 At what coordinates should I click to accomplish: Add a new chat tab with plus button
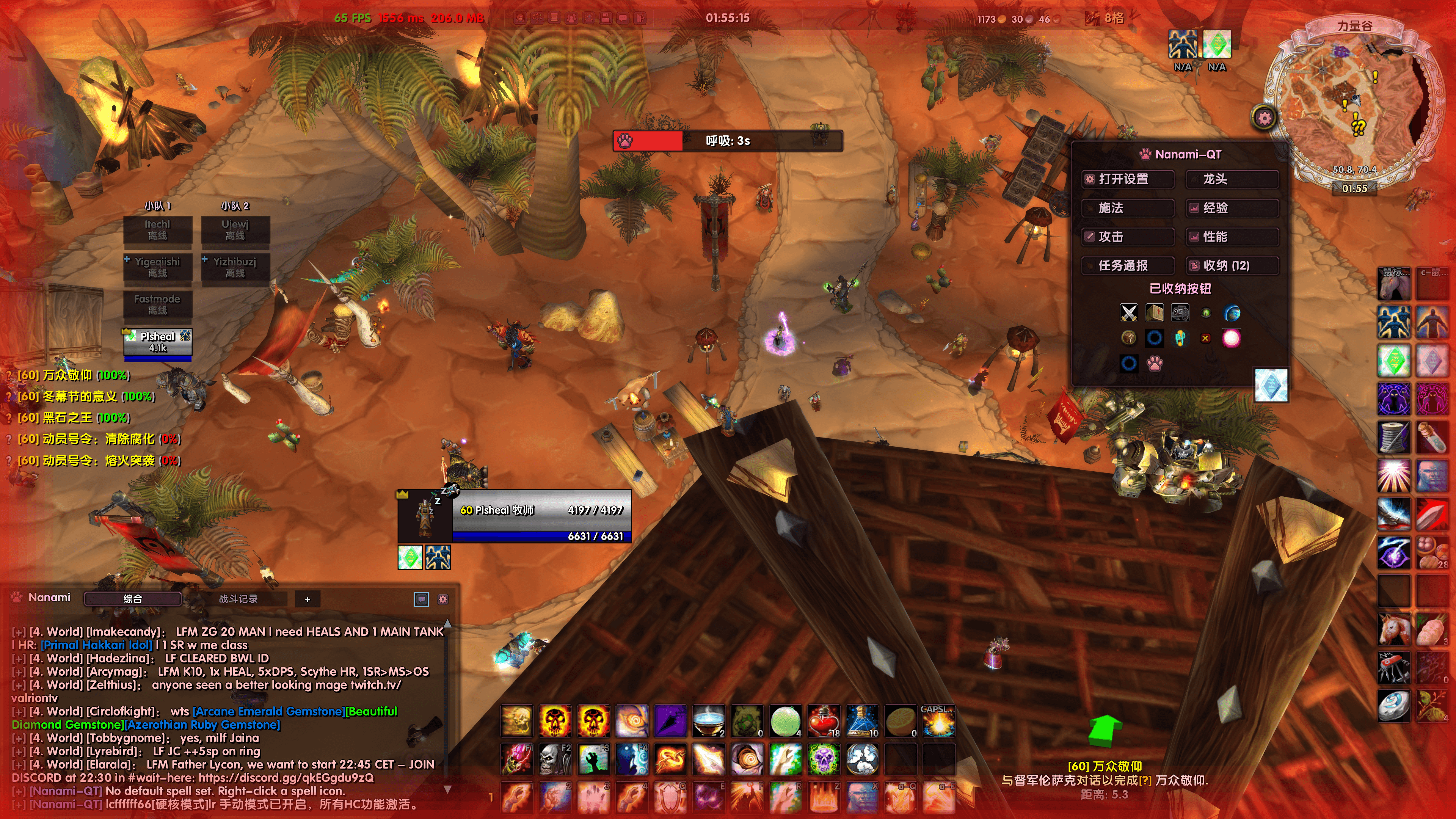[308, 599]
